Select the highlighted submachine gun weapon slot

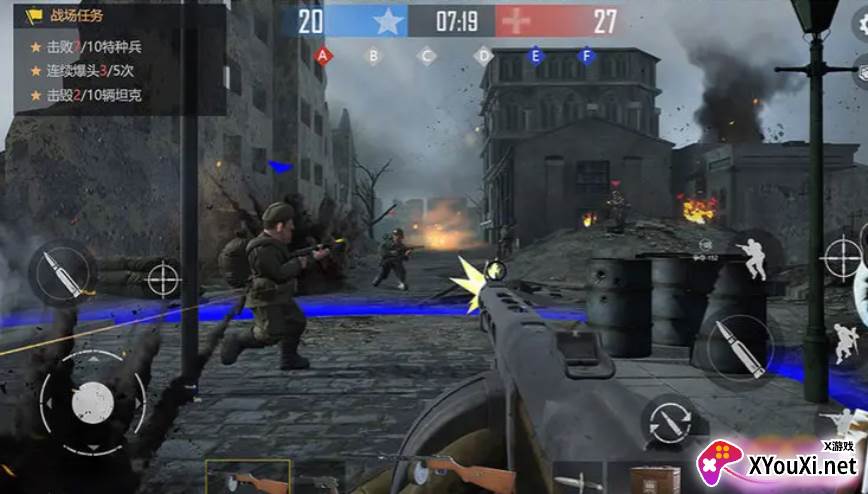click(x=247, y=478)
